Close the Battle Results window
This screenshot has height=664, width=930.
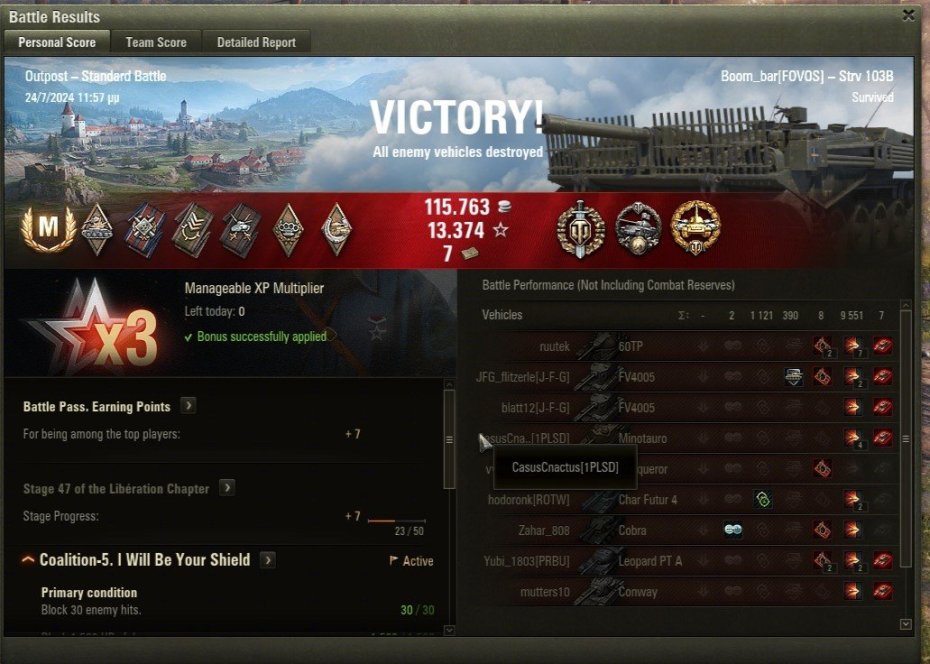pos(908,15)
